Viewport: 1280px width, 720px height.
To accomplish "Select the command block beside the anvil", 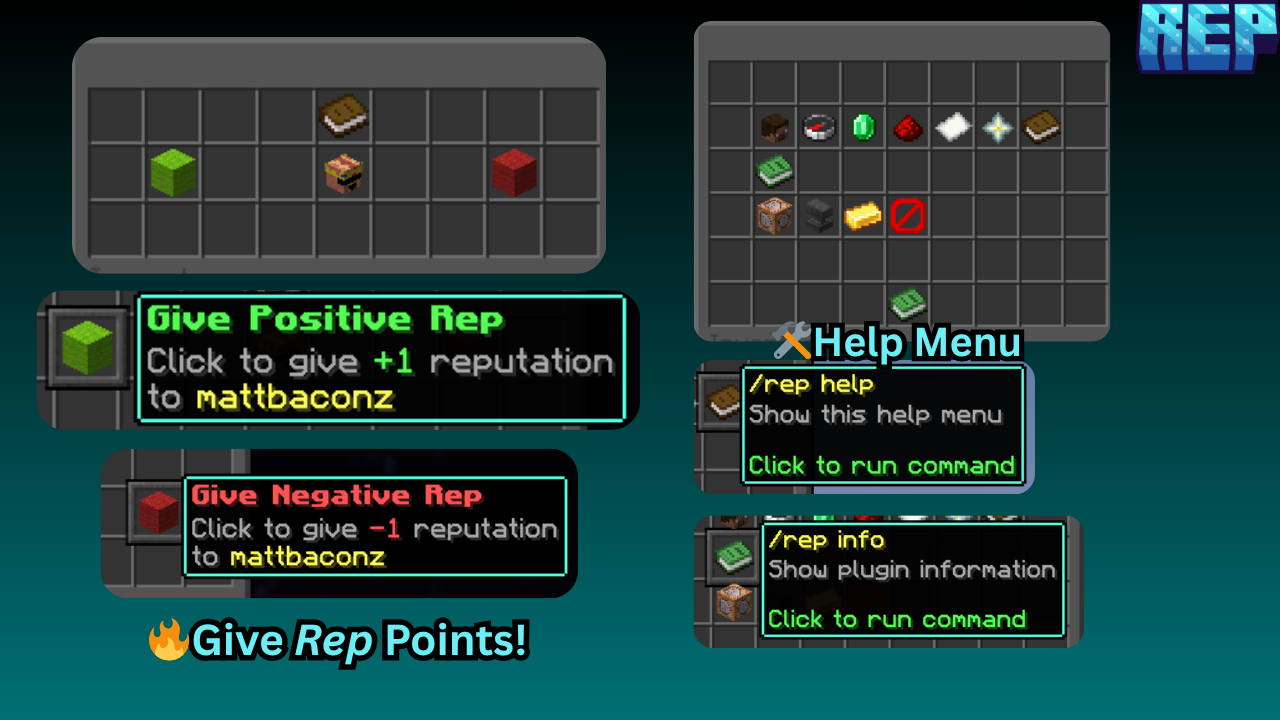I will tap(774, 216).
